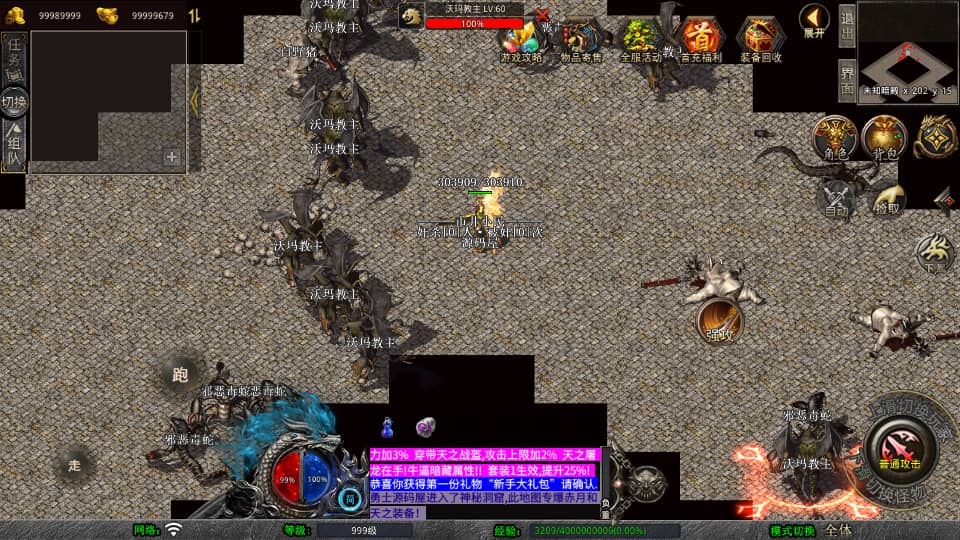Open 全服活动 server events
Screen dimensions: 960x540
640,40
